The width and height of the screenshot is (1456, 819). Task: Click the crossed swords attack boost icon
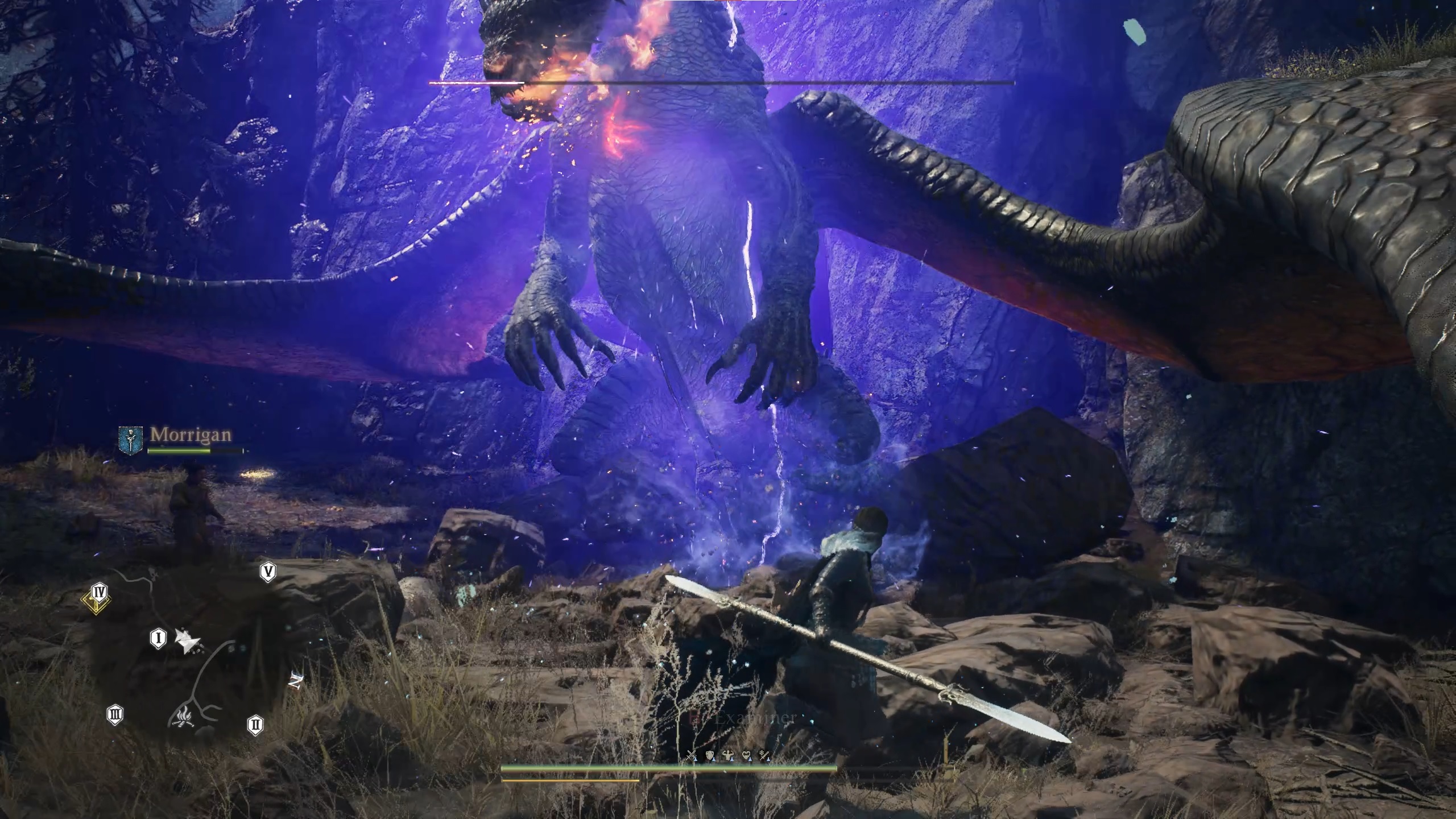690,756
